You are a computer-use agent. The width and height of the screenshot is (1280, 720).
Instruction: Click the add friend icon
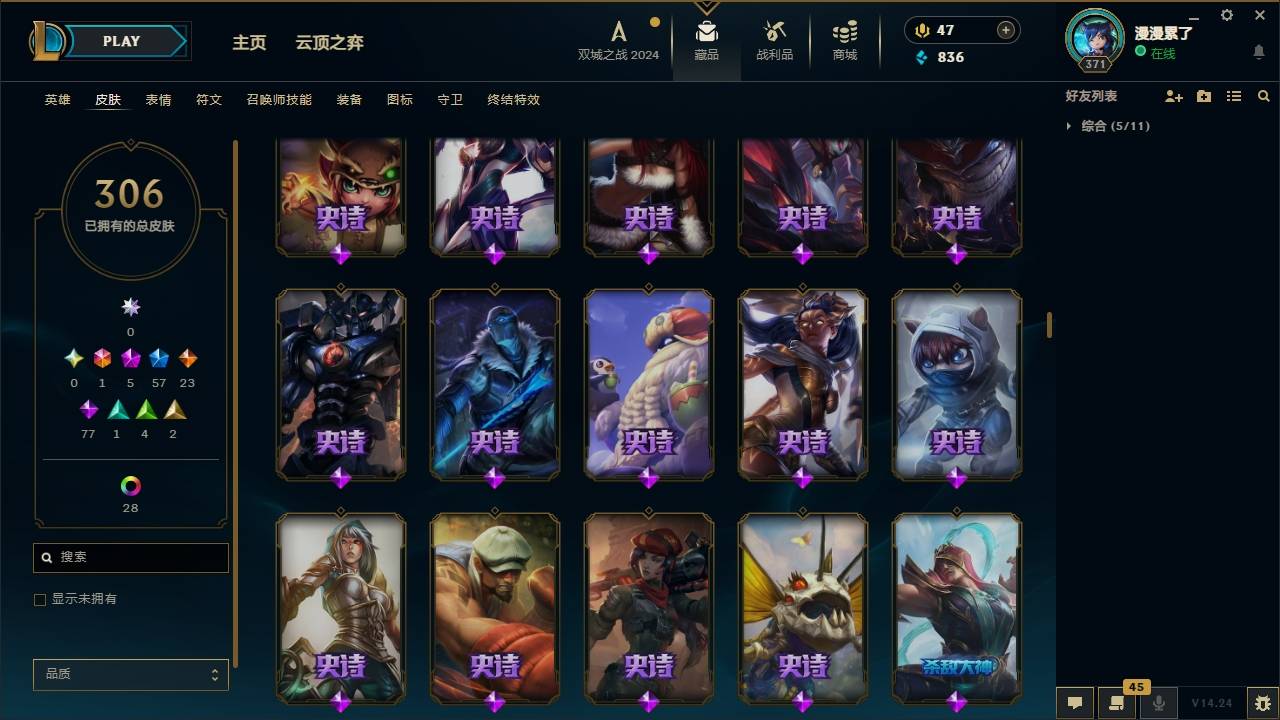coord(1173,96)
